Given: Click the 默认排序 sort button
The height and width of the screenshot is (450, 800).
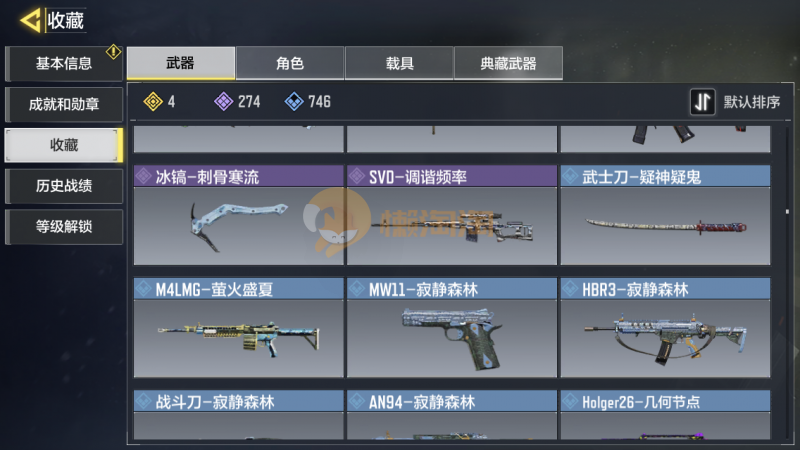Looking at the screenshot, I should tap(736, 102).
